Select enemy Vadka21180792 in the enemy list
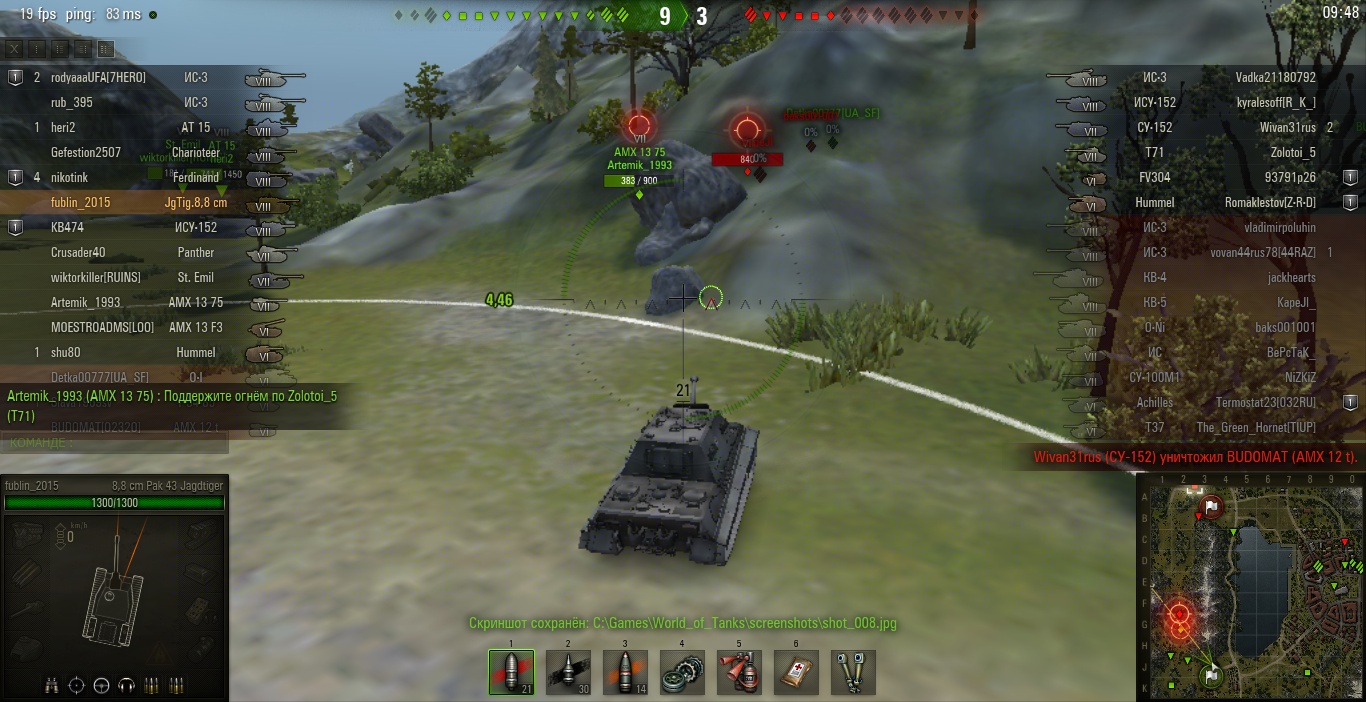Screen dimensions: 1366x702 (1275, 77)
